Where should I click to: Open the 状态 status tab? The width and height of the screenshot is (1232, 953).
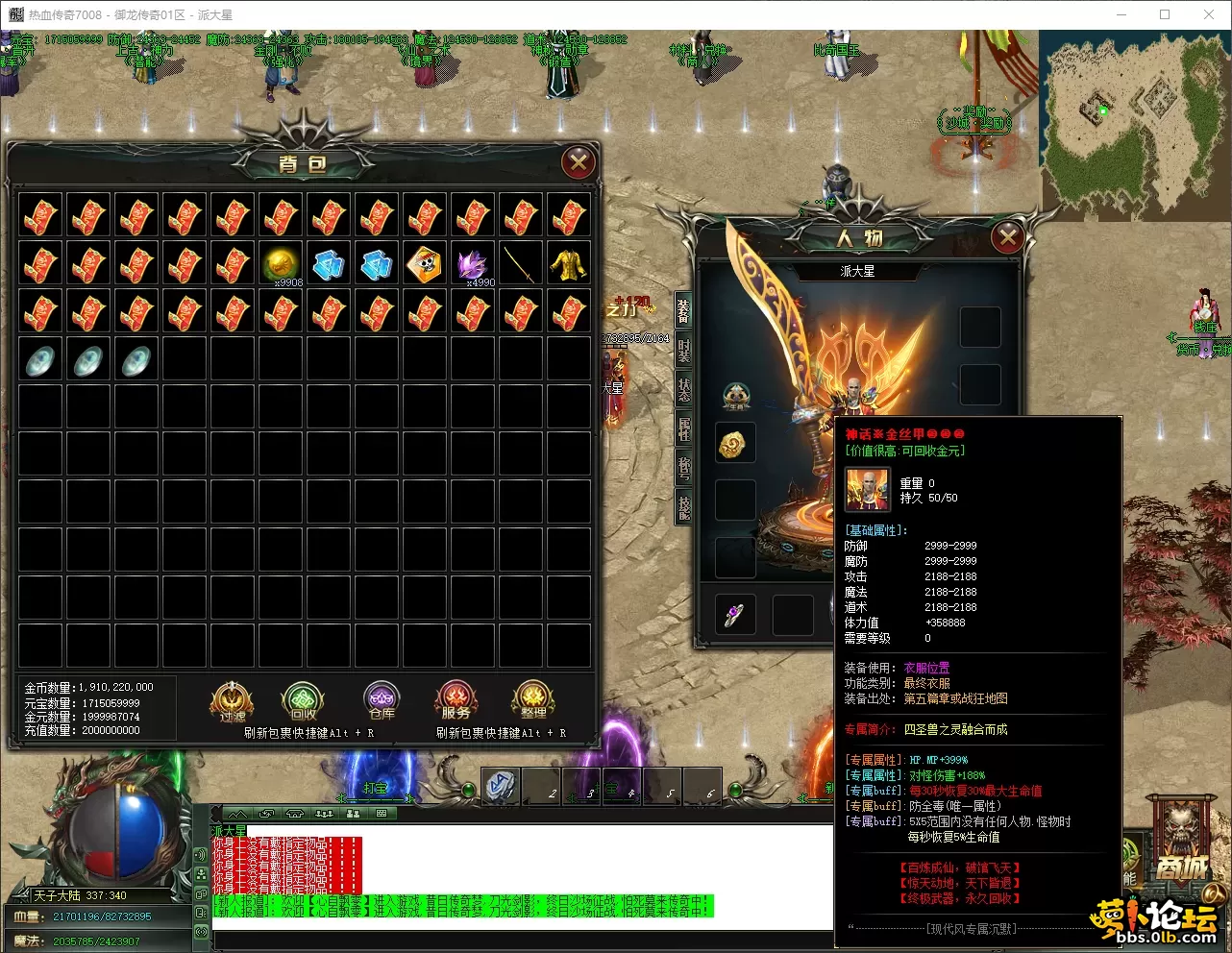point(683,390)
